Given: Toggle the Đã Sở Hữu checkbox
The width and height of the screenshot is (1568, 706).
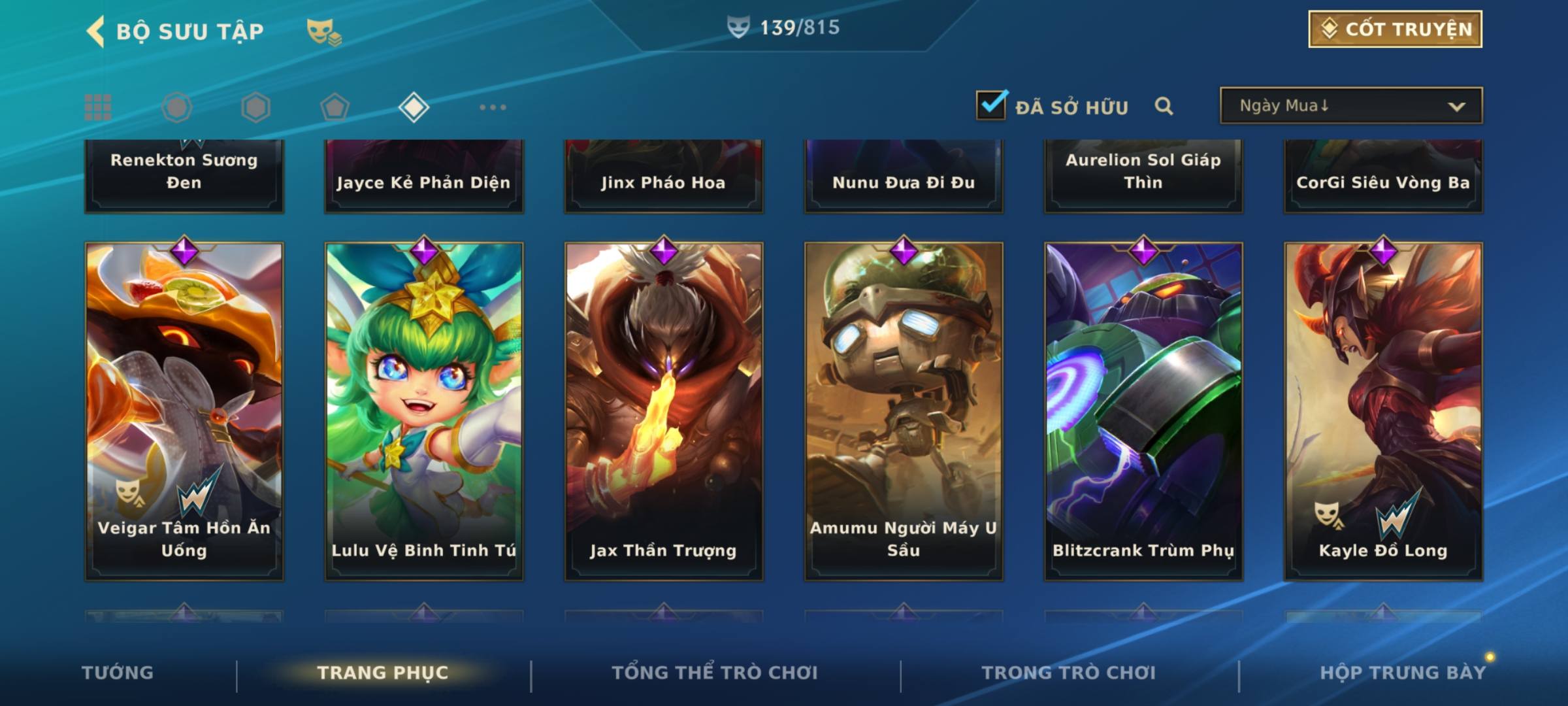Looking at the screenshot, I should coord(991,105).
